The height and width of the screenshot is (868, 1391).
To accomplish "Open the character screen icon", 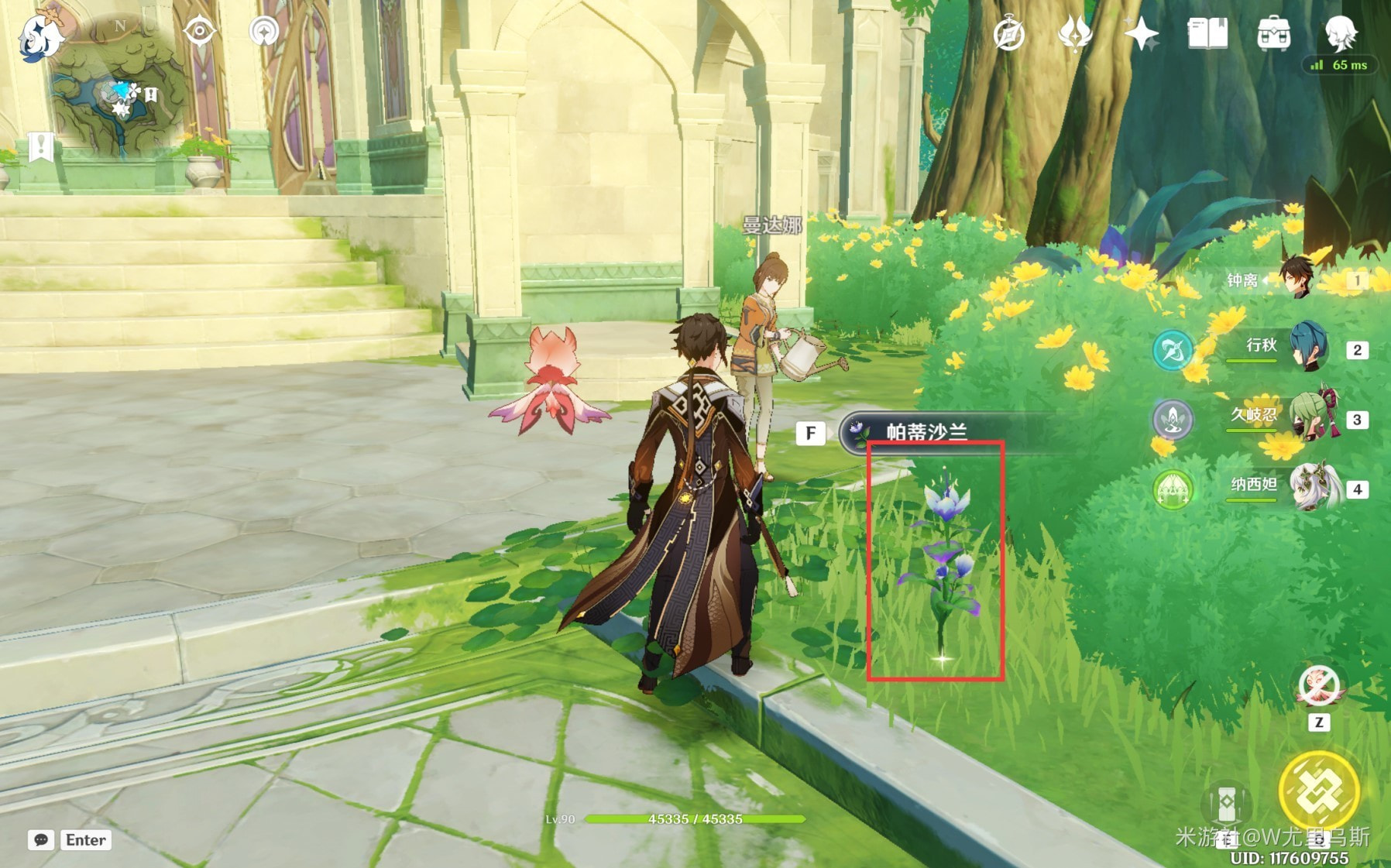I will point(1340,33).
